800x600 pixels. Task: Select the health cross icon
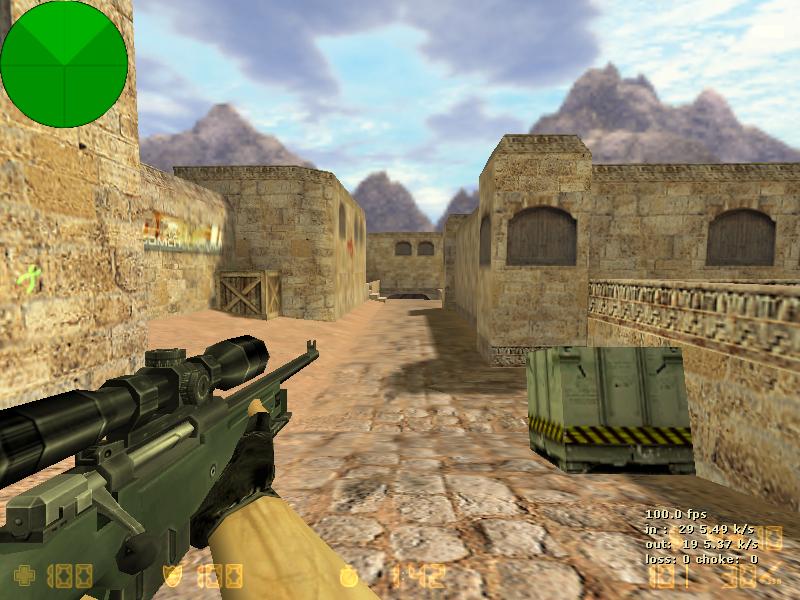[23, 576]
